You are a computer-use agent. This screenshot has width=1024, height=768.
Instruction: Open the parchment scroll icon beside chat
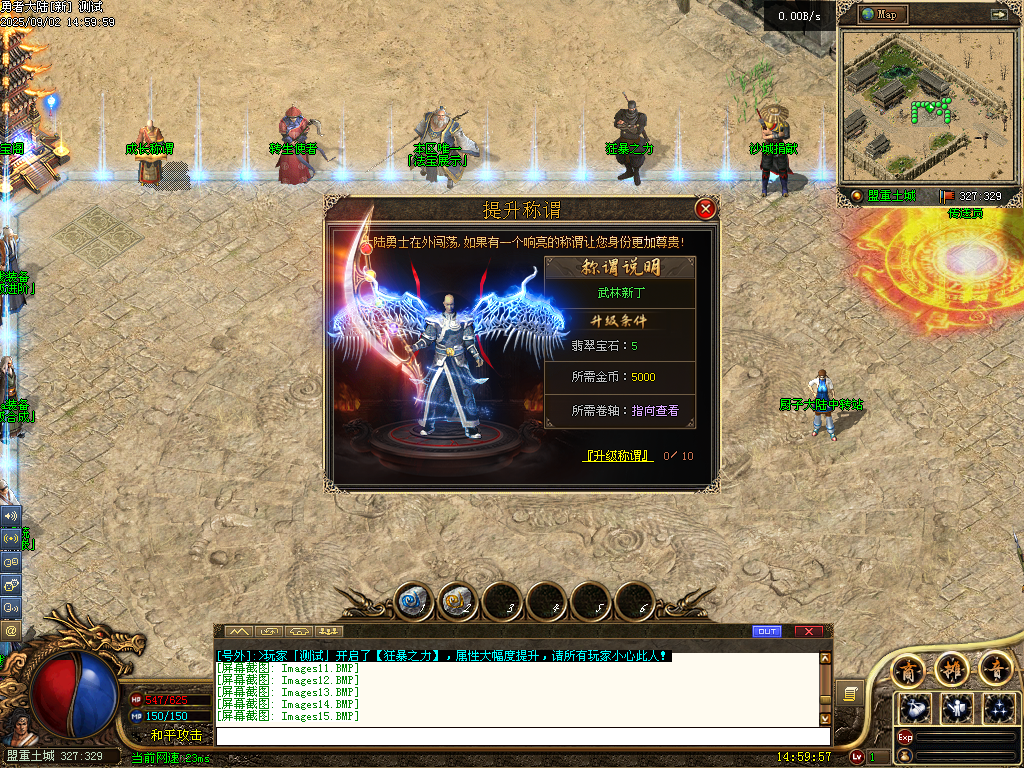click(850, 692)
